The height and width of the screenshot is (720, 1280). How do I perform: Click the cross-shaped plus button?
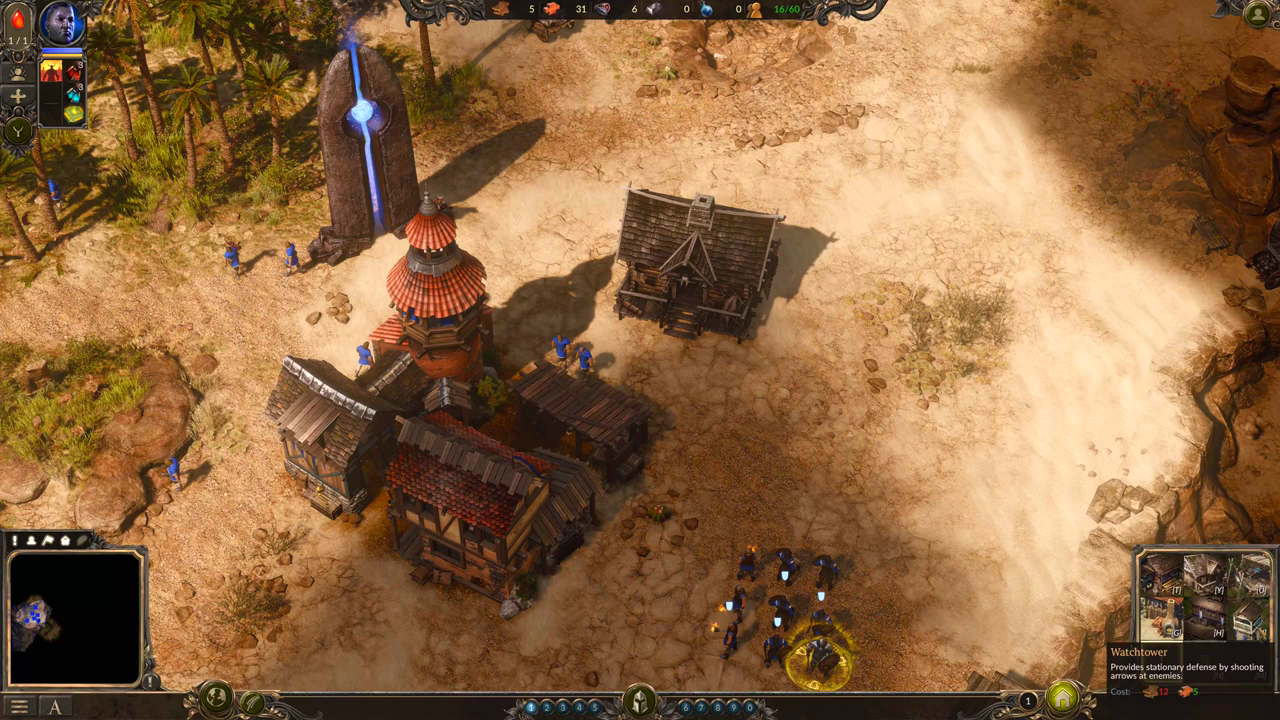point(18,98)
